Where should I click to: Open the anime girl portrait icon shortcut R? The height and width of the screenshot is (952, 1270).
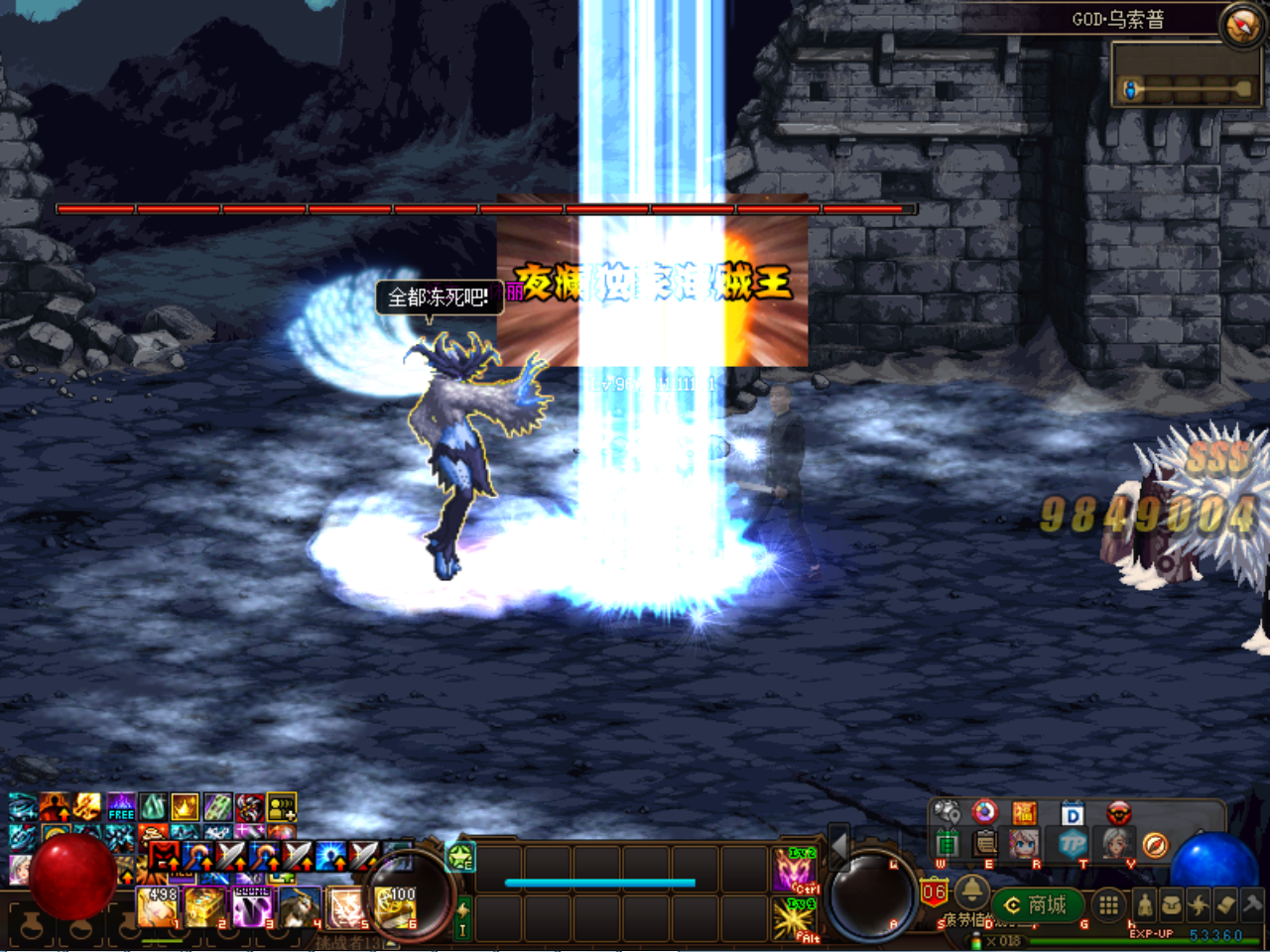1023,844
